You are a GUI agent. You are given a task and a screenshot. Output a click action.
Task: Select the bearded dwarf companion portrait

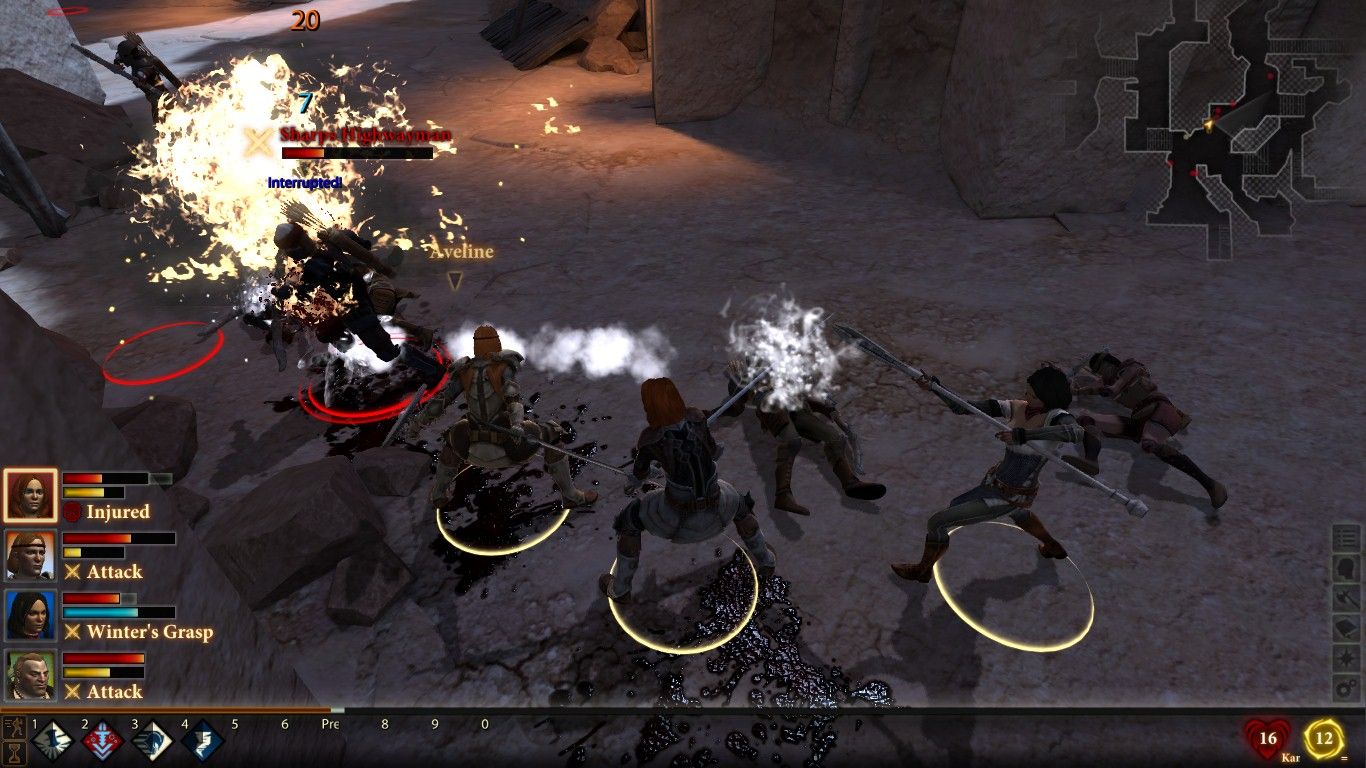pyautogui.click(x=30, y=675)
